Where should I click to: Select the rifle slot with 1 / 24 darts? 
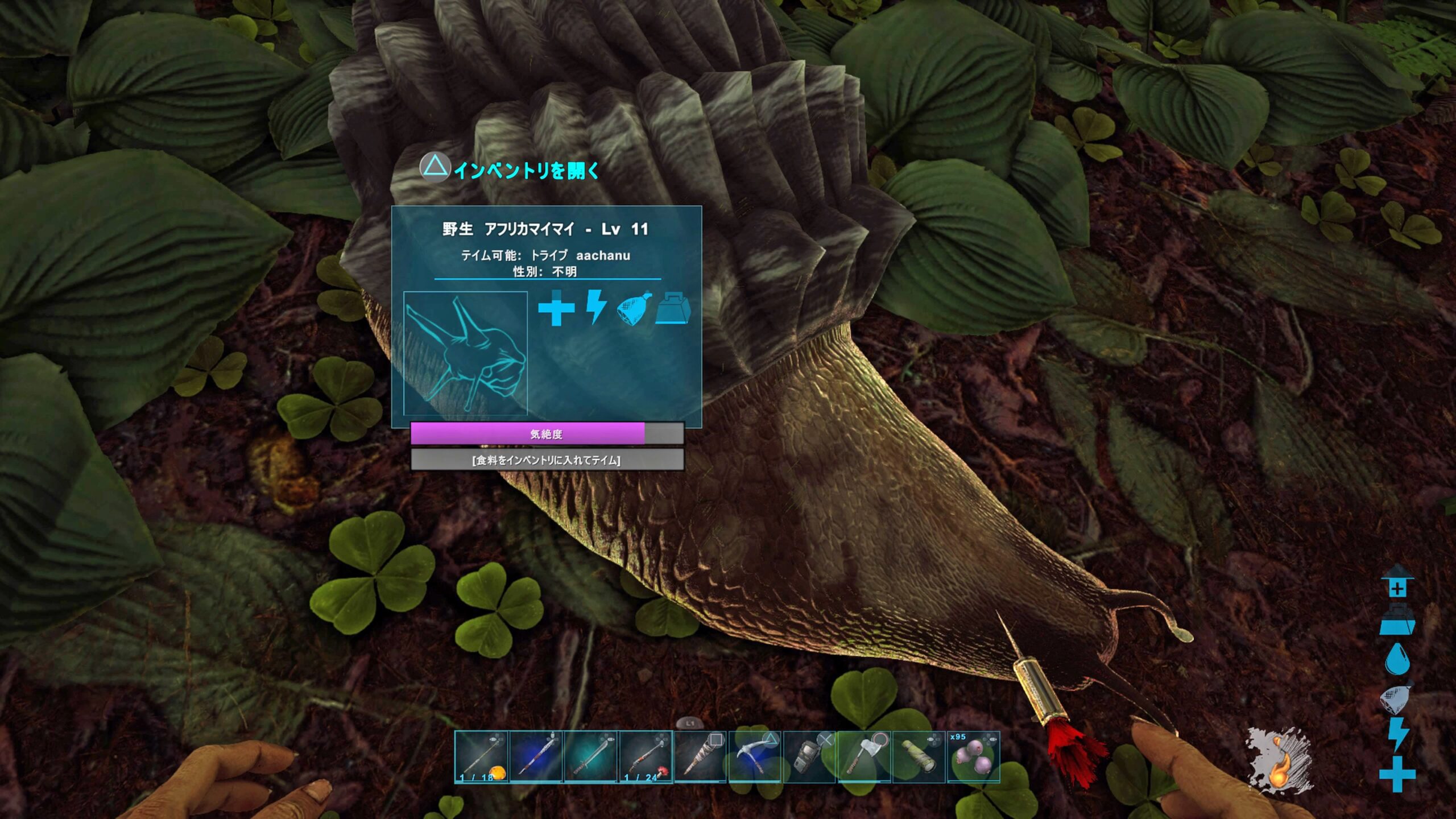[646, 757]
